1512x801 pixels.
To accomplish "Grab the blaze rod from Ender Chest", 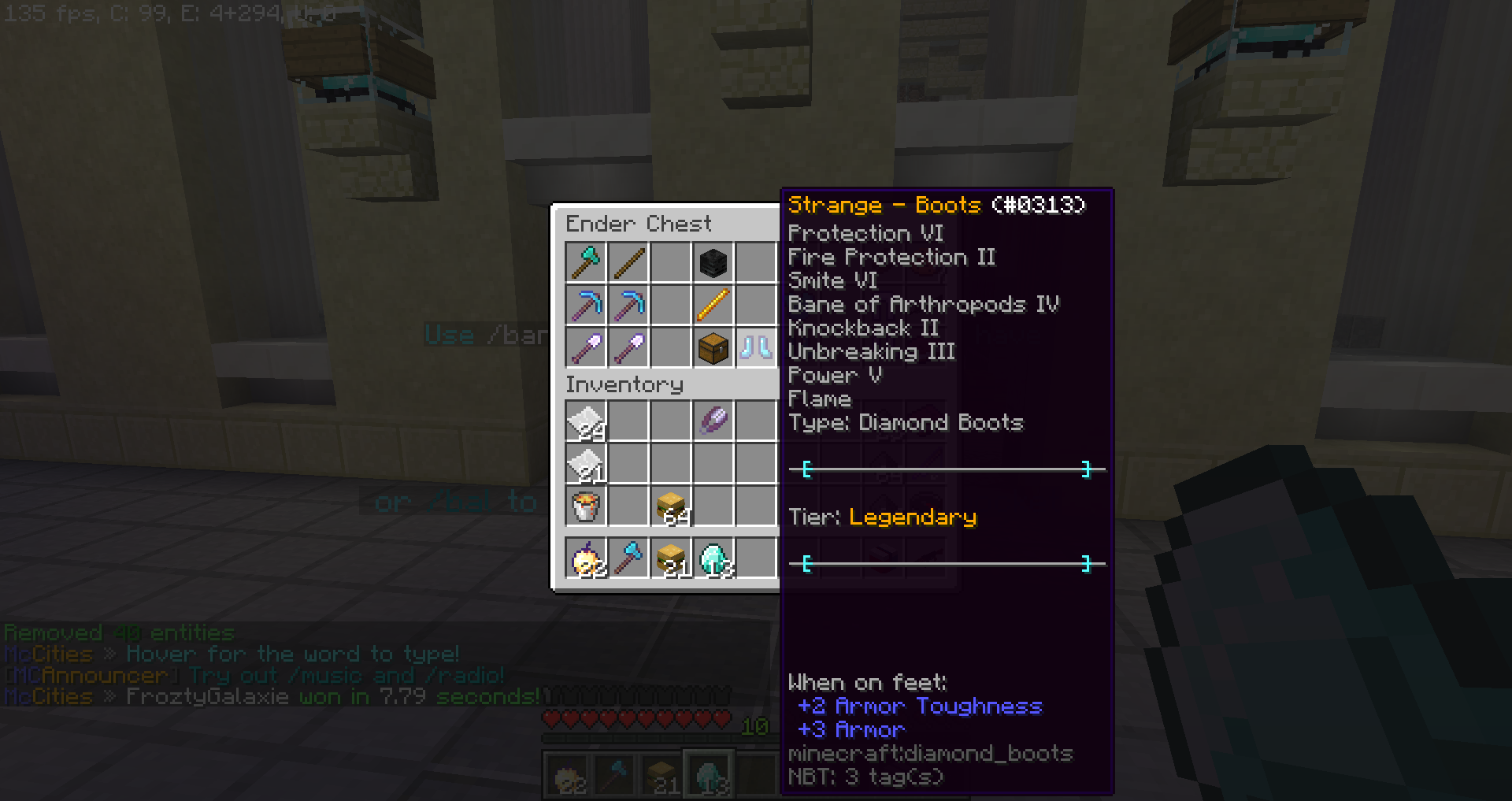I will click(x=713, y=305).
